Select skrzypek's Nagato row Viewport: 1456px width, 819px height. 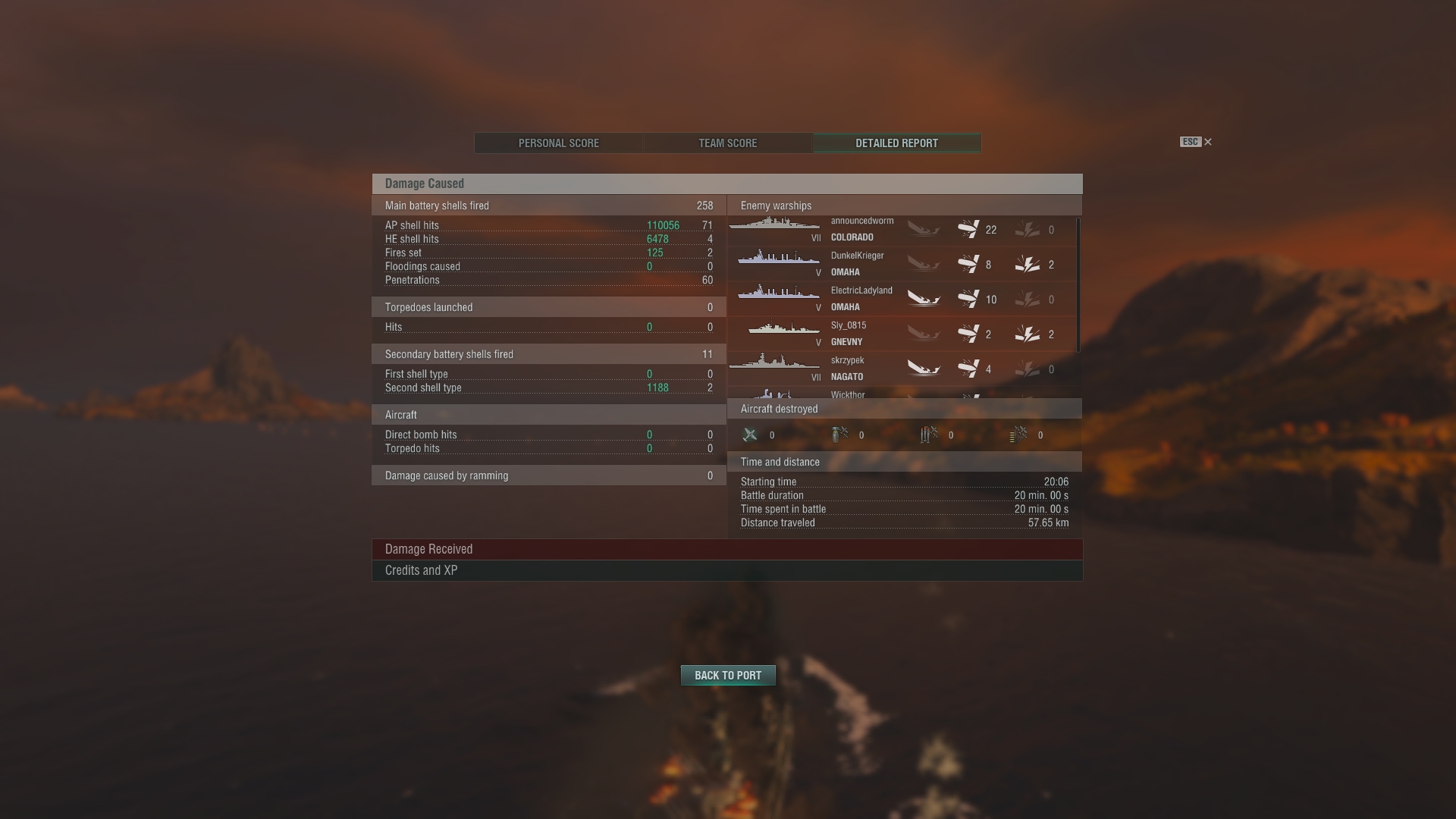pos(901,369)
